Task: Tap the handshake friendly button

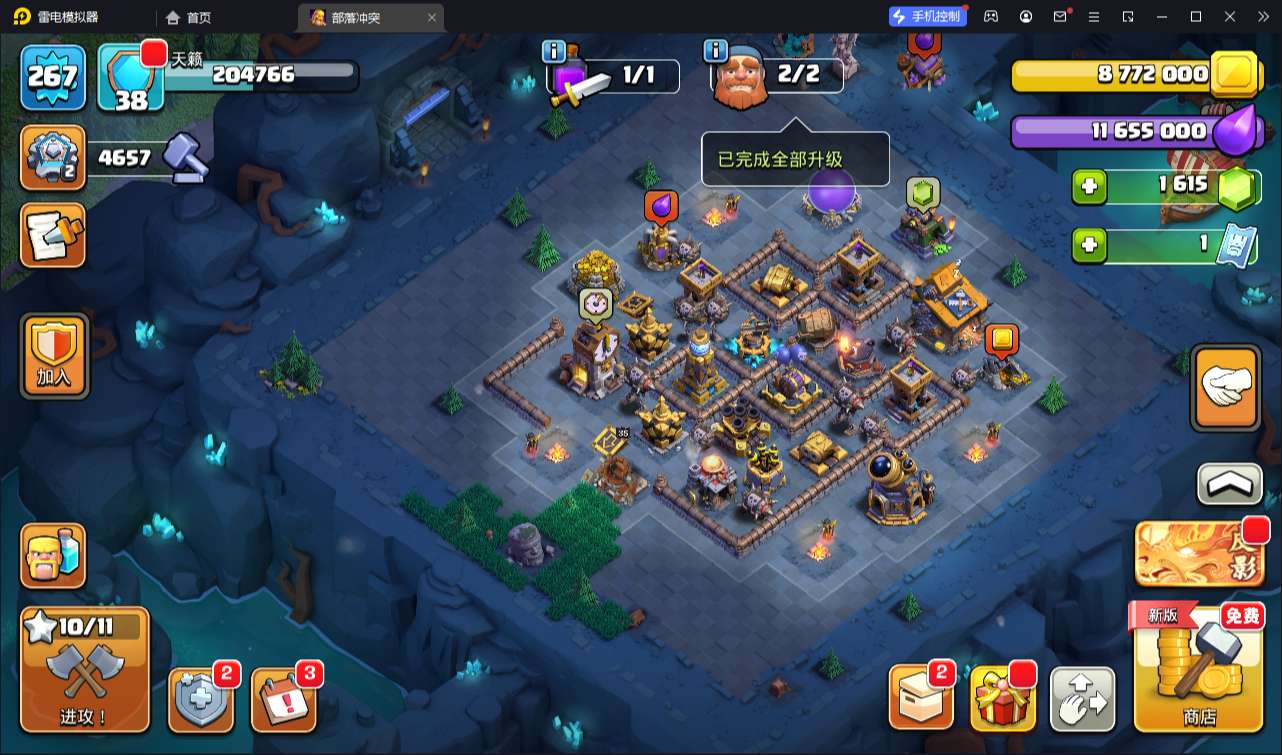Action: coord(1226,388)
